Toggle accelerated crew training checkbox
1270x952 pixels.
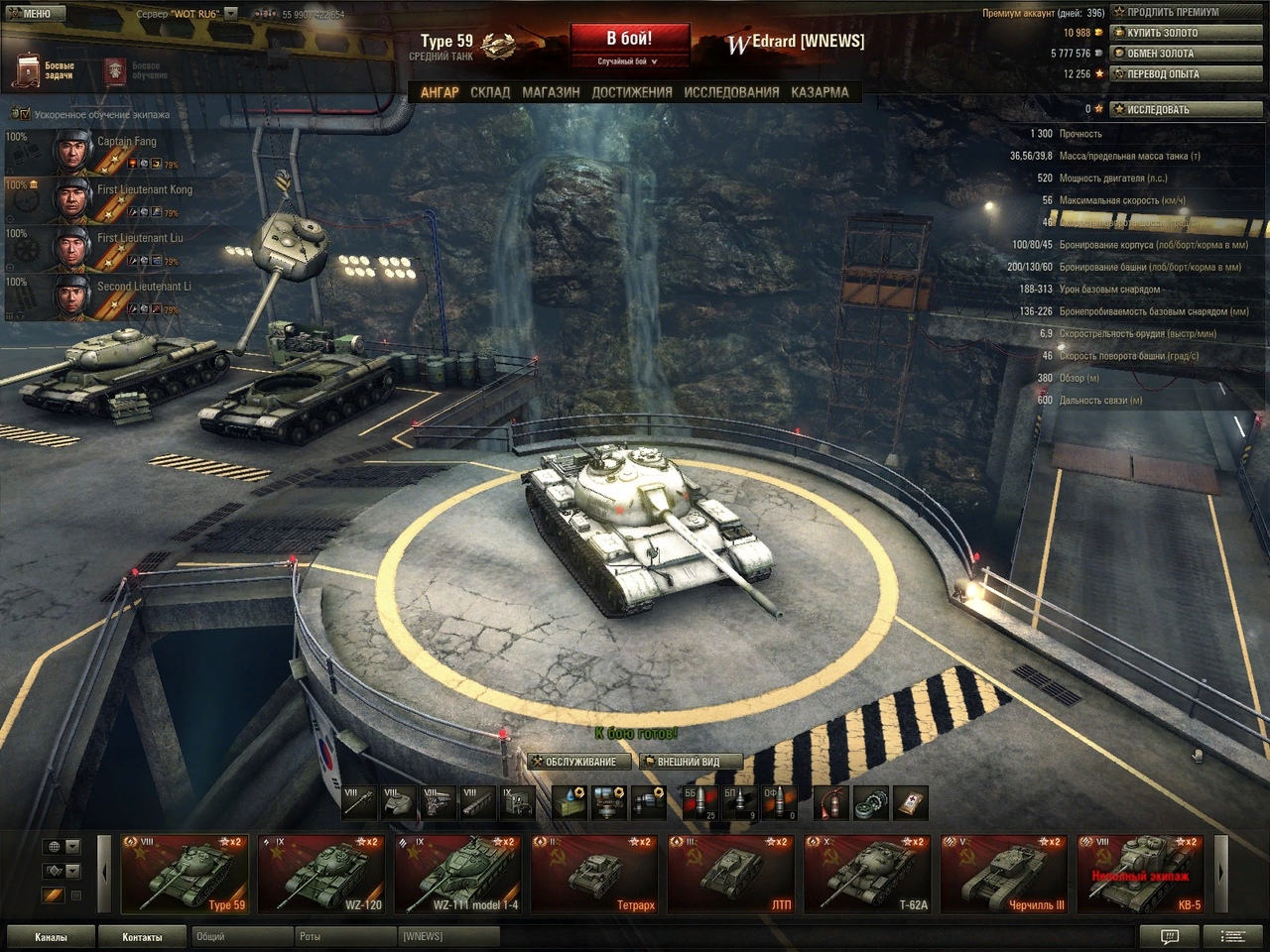point(25,115)
